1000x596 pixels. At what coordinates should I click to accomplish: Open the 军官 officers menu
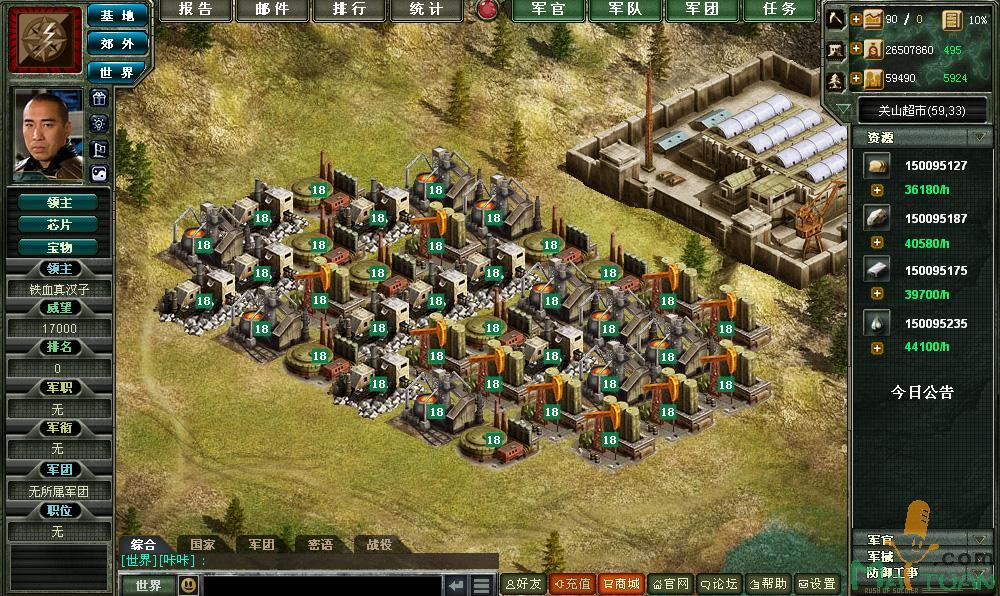549,10
